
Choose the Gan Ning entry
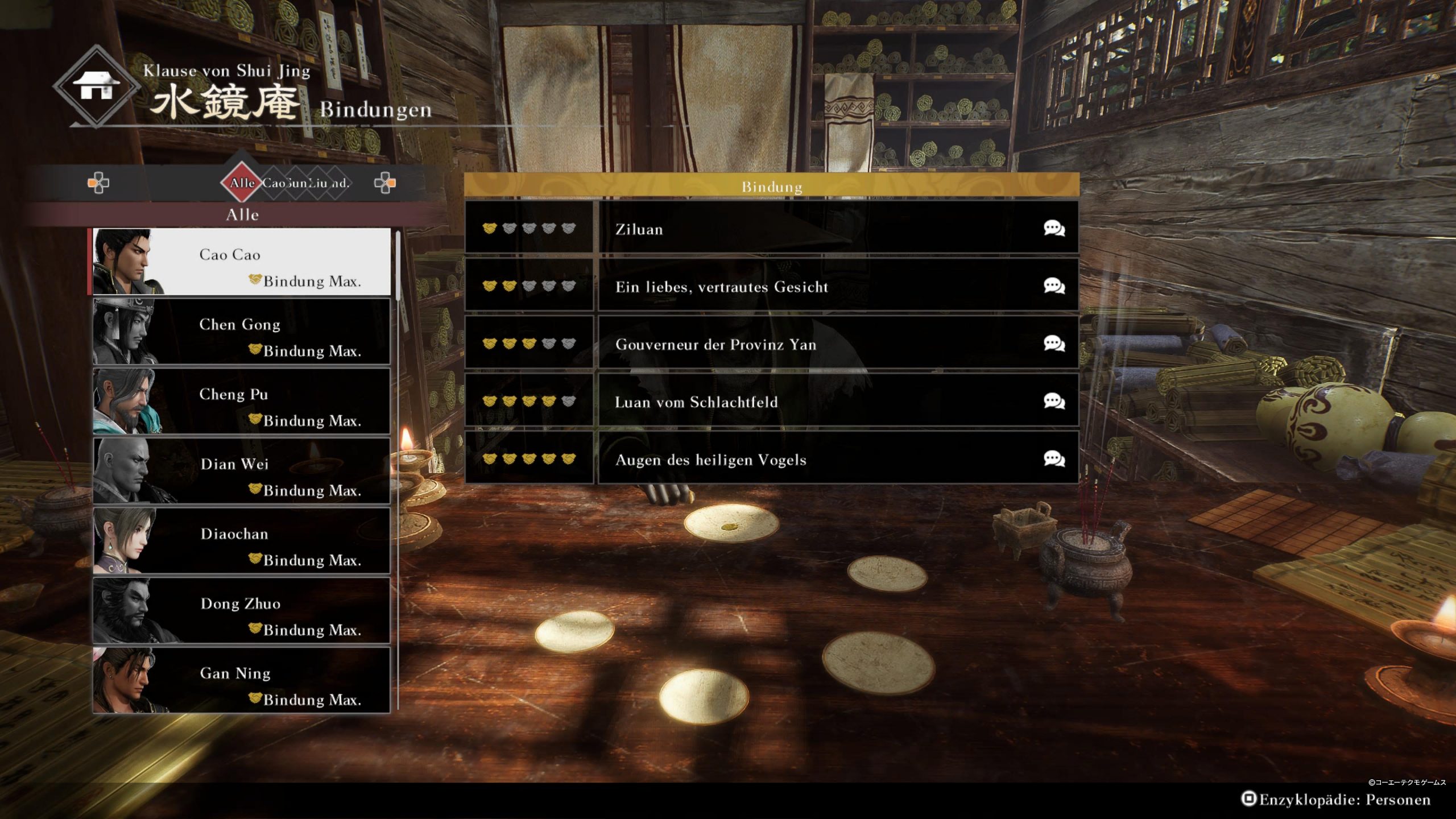(242, 680)
